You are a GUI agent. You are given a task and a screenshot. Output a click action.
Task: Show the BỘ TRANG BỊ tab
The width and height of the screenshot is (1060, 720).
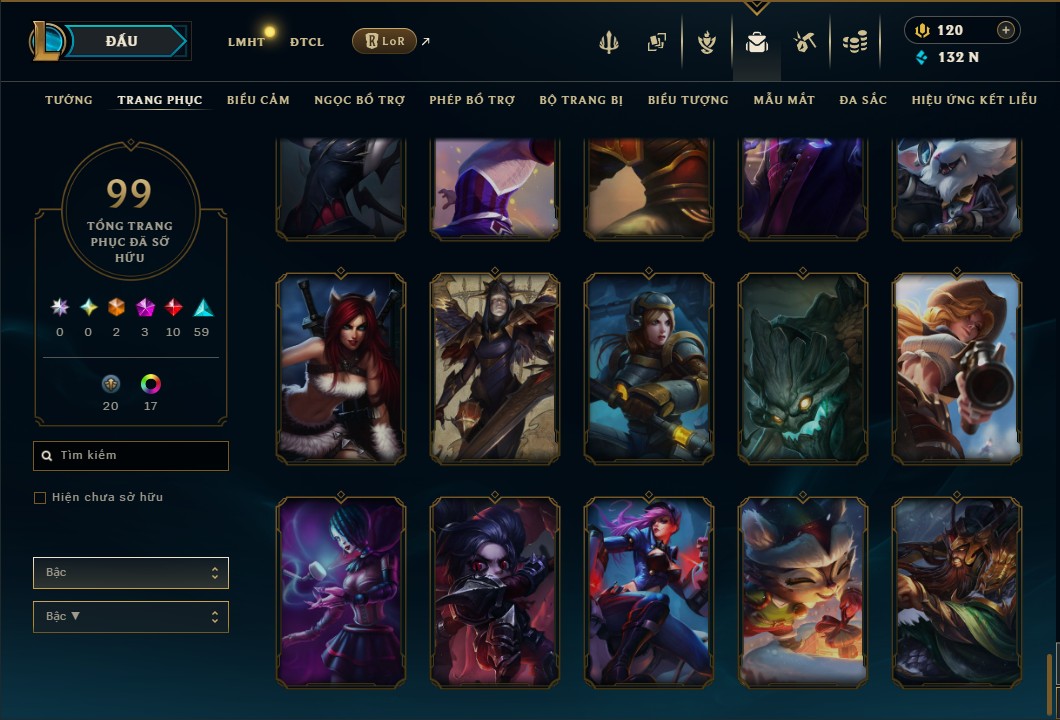point(581,100)
